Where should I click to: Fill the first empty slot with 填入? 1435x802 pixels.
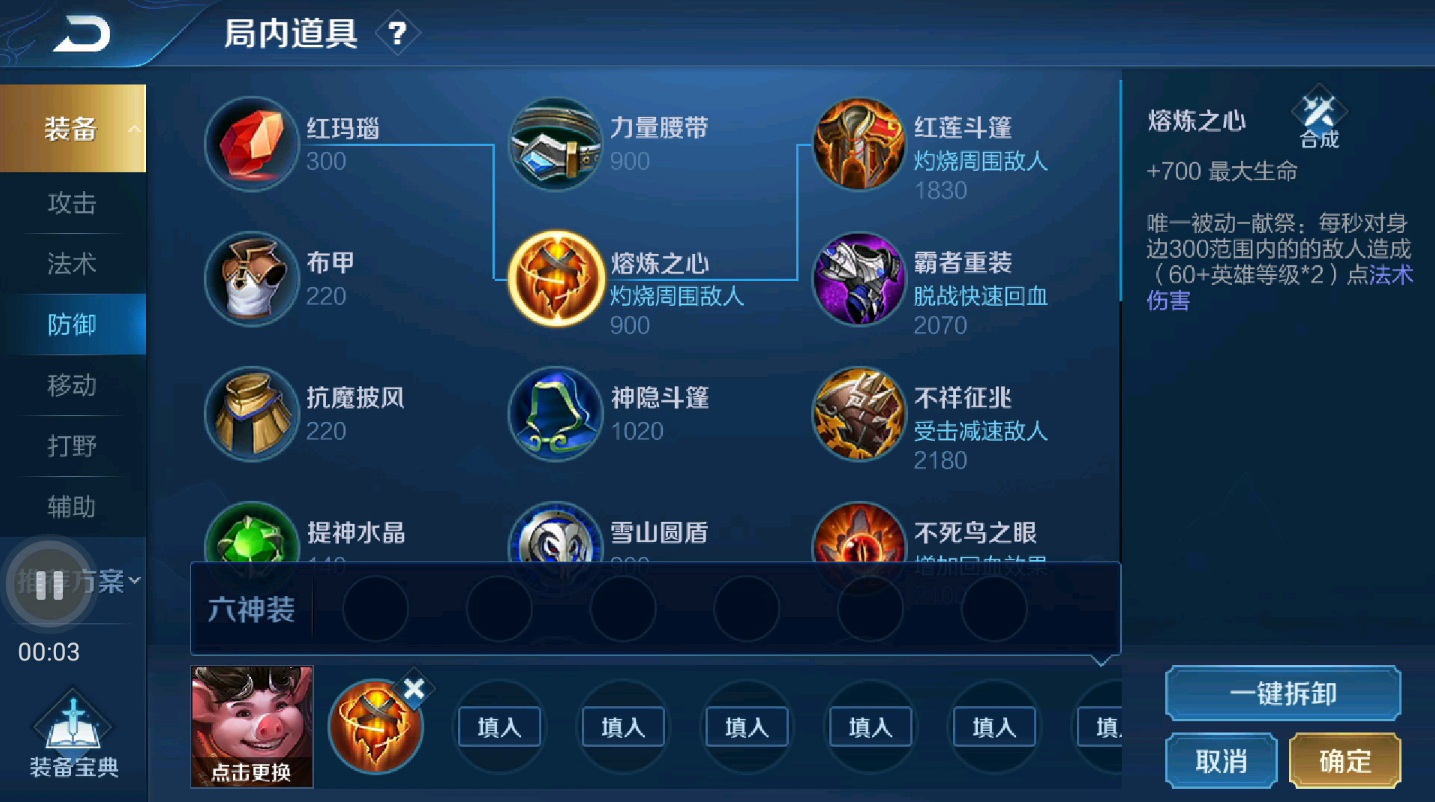coord(499,727)
